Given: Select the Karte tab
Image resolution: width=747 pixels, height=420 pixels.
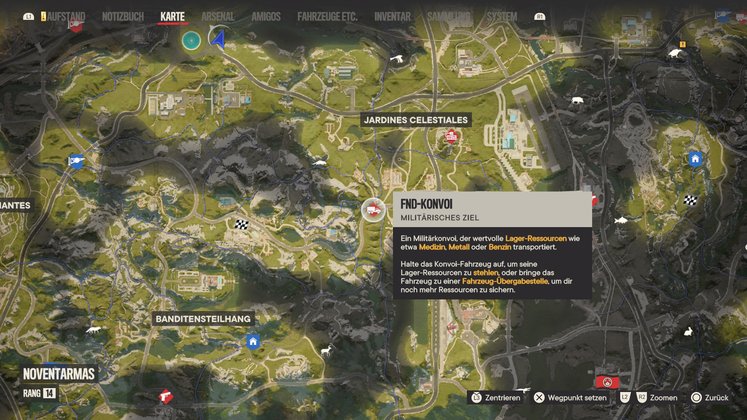Looking at the screenshot, I should coord(172,17).
